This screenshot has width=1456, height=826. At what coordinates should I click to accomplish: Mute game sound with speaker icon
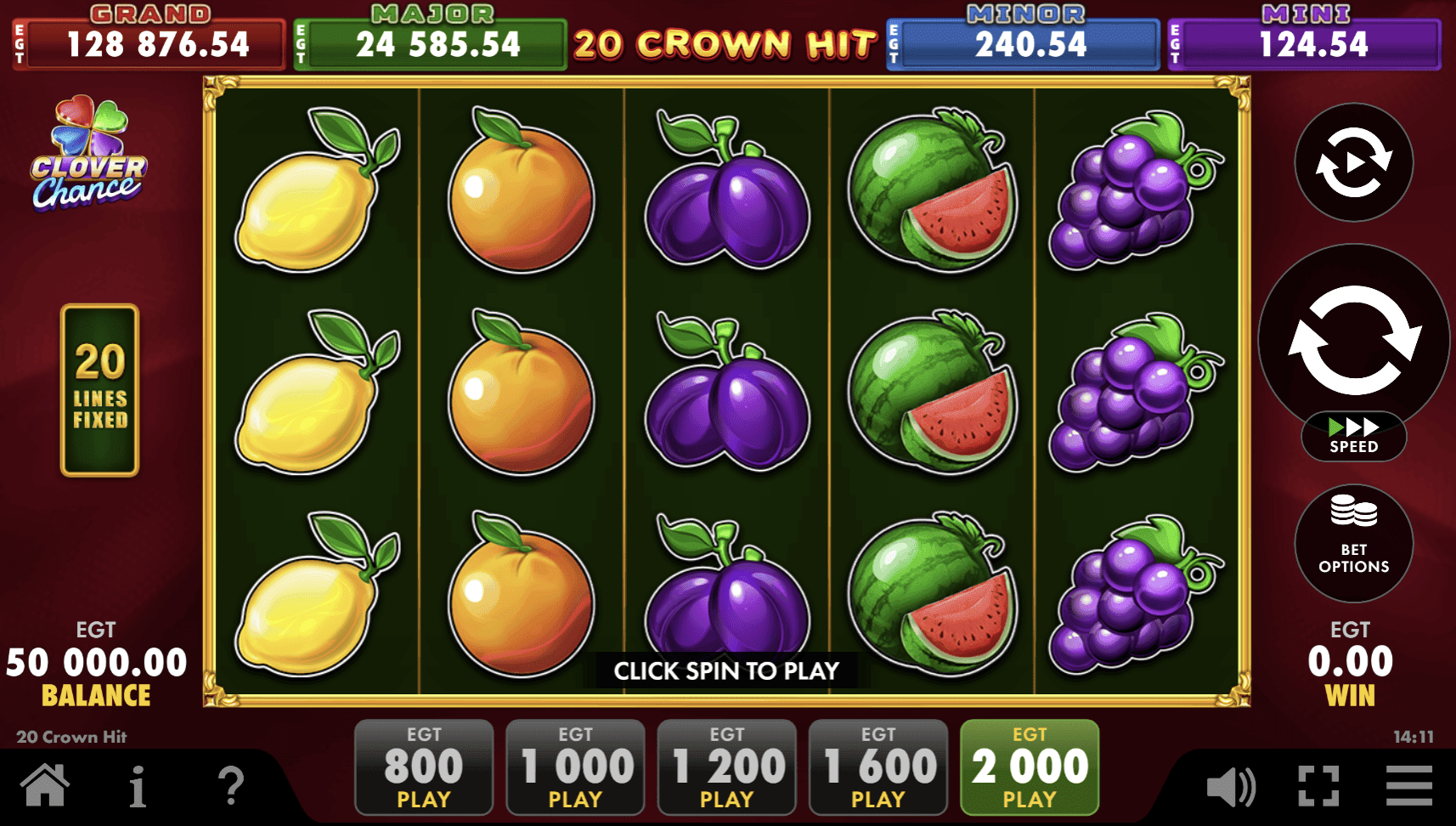click(1233, 788)
